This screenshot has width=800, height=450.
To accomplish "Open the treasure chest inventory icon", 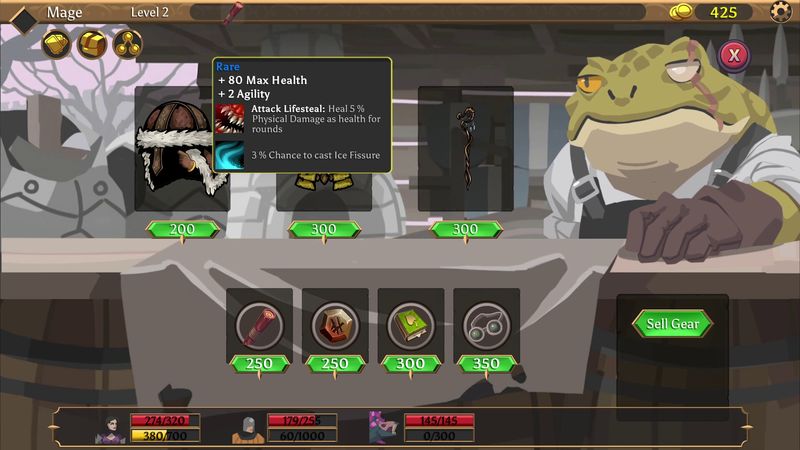I will tap(92, 43).
